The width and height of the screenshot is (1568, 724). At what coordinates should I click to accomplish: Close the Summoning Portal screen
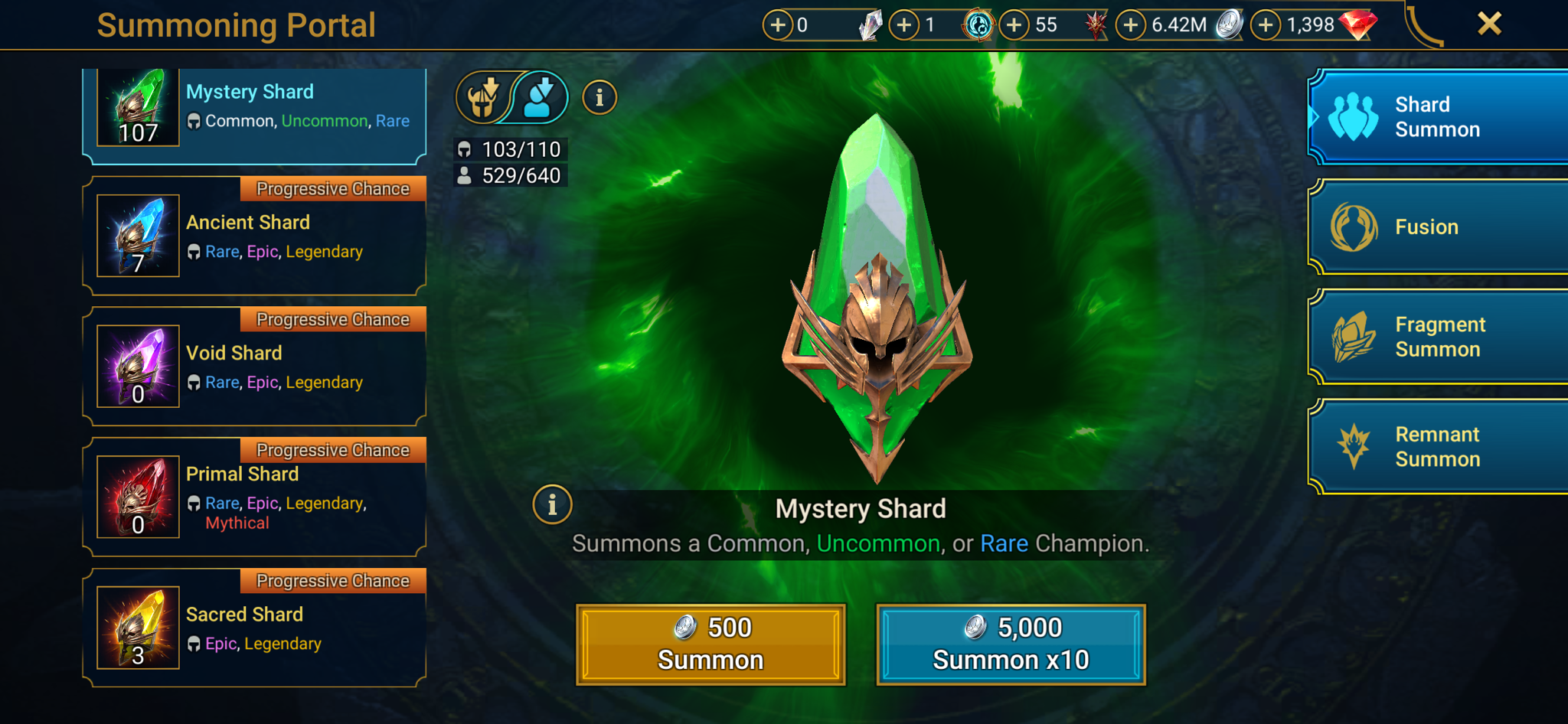[x=1489, y=24]
